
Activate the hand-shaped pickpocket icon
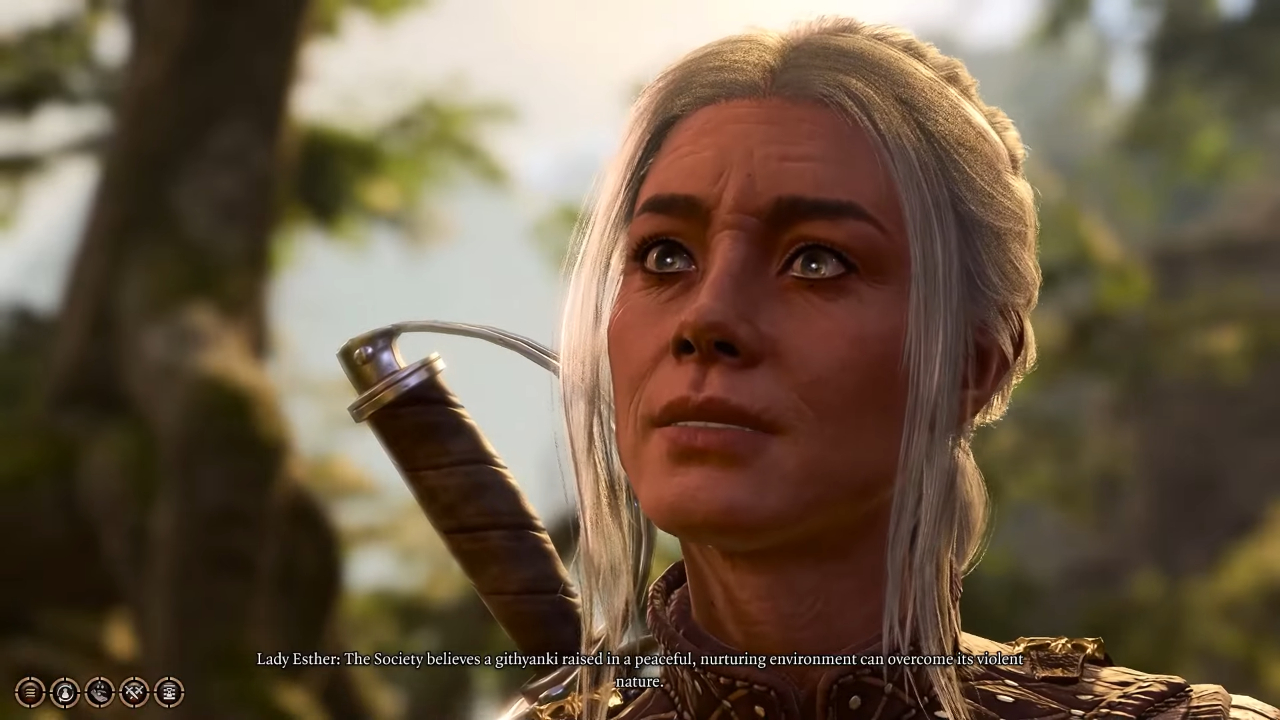coord(99,691)
